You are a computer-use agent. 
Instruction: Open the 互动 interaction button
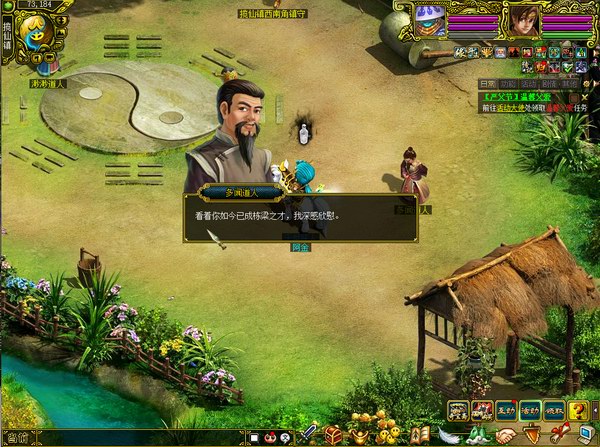click(x=507, y=410)
